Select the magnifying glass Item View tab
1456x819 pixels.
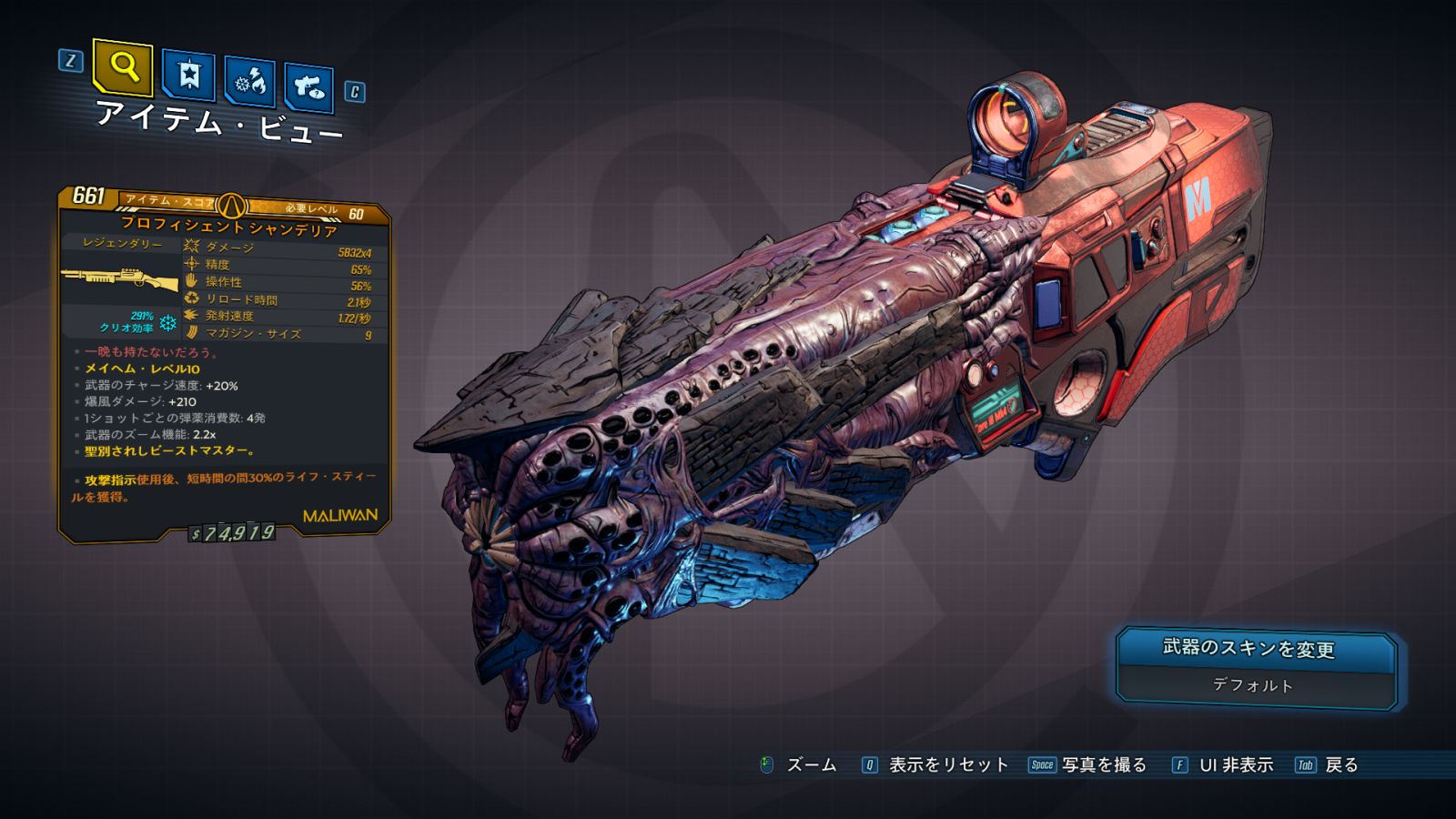pyautogui.click(x=123, y=66)
